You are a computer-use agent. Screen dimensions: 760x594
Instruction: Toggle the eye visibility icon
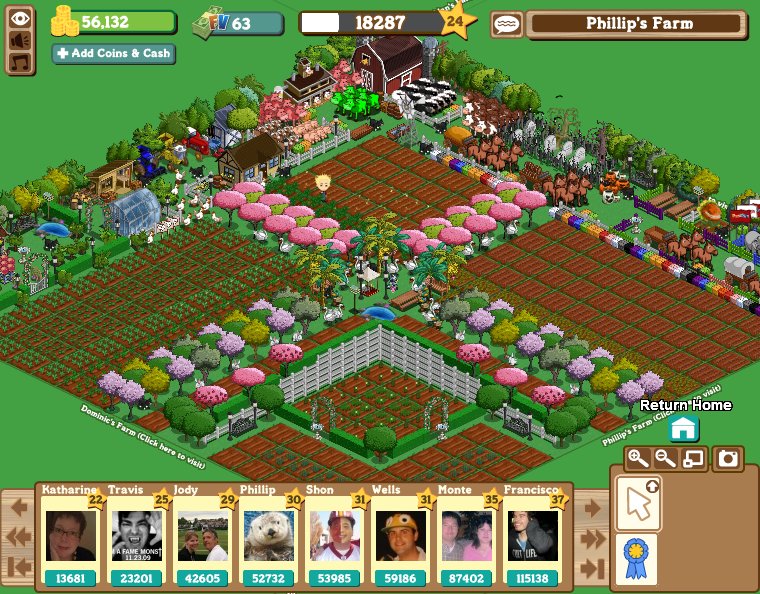[x=19, y=17]
